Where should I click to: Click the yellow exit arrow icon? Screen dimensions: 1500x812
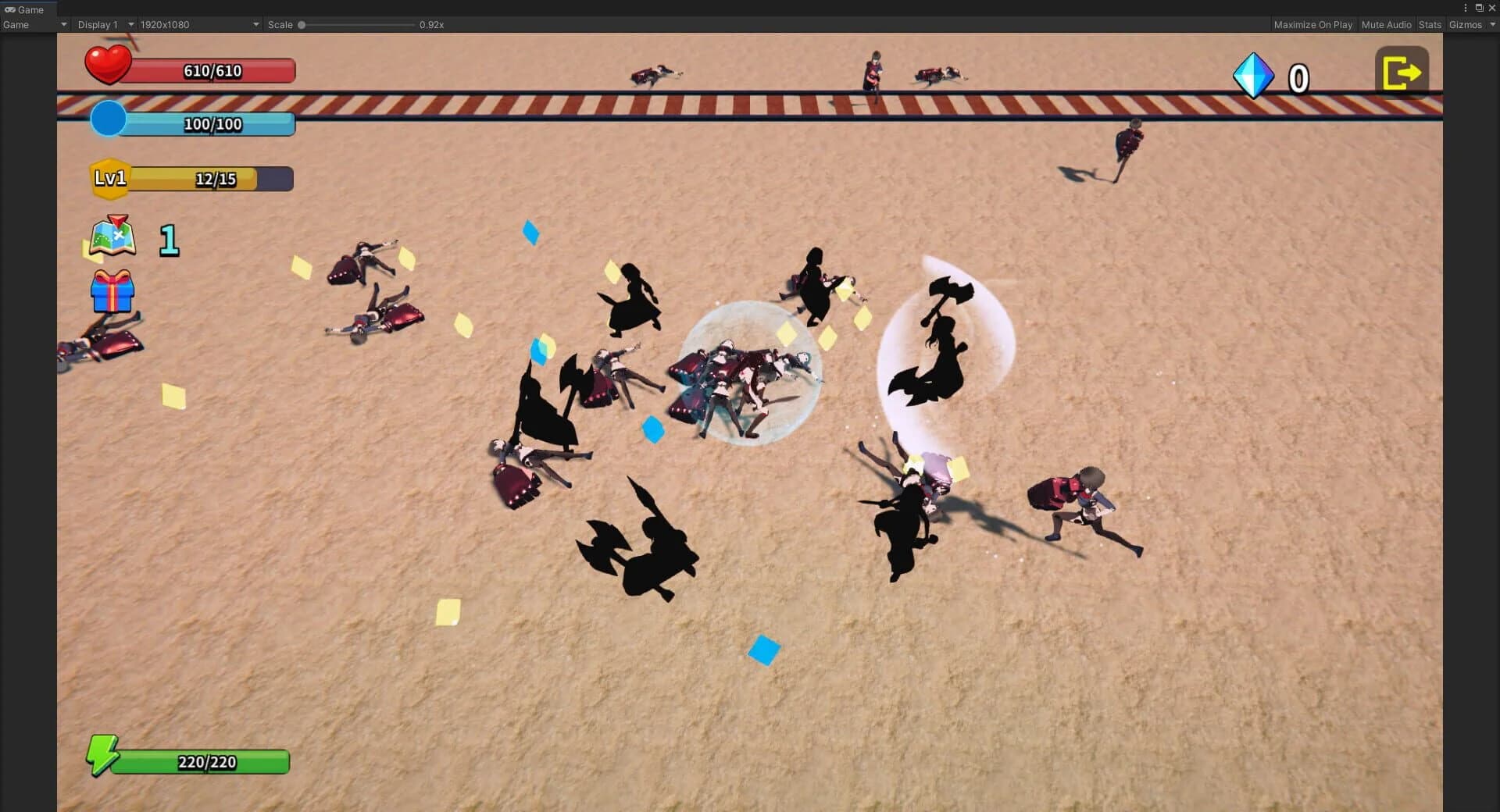[1401, 72]
